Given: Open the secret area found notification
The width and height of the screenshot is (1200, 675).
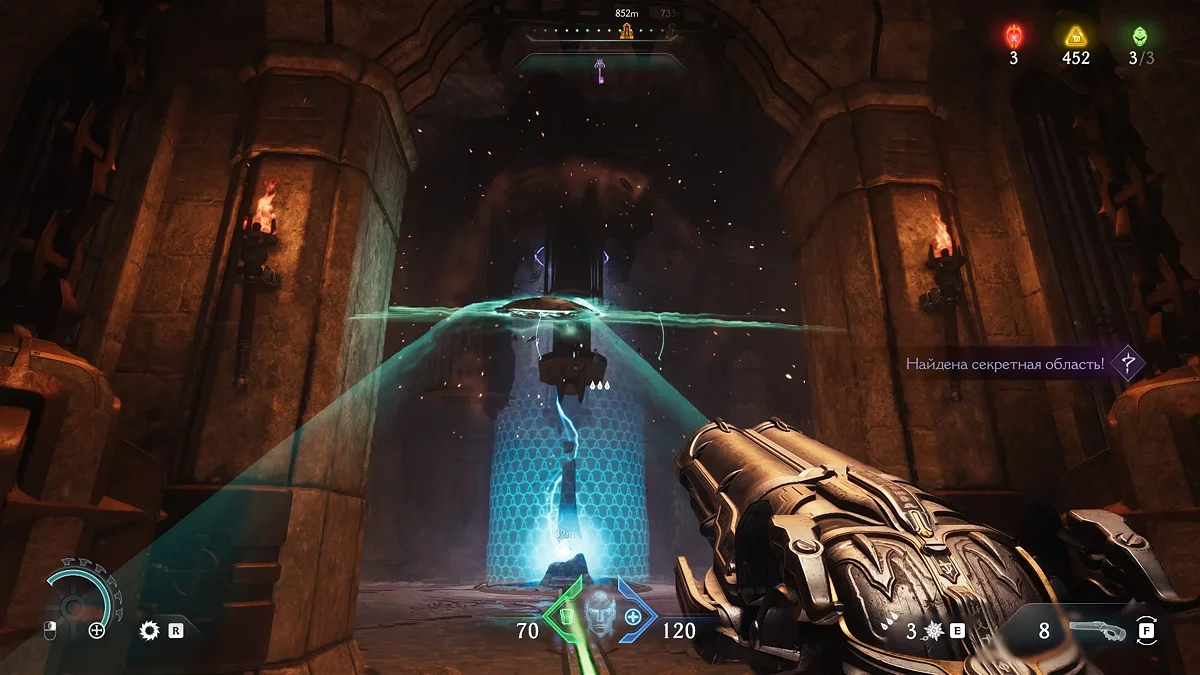Looking at the screenshot, I should (1005, 364).
